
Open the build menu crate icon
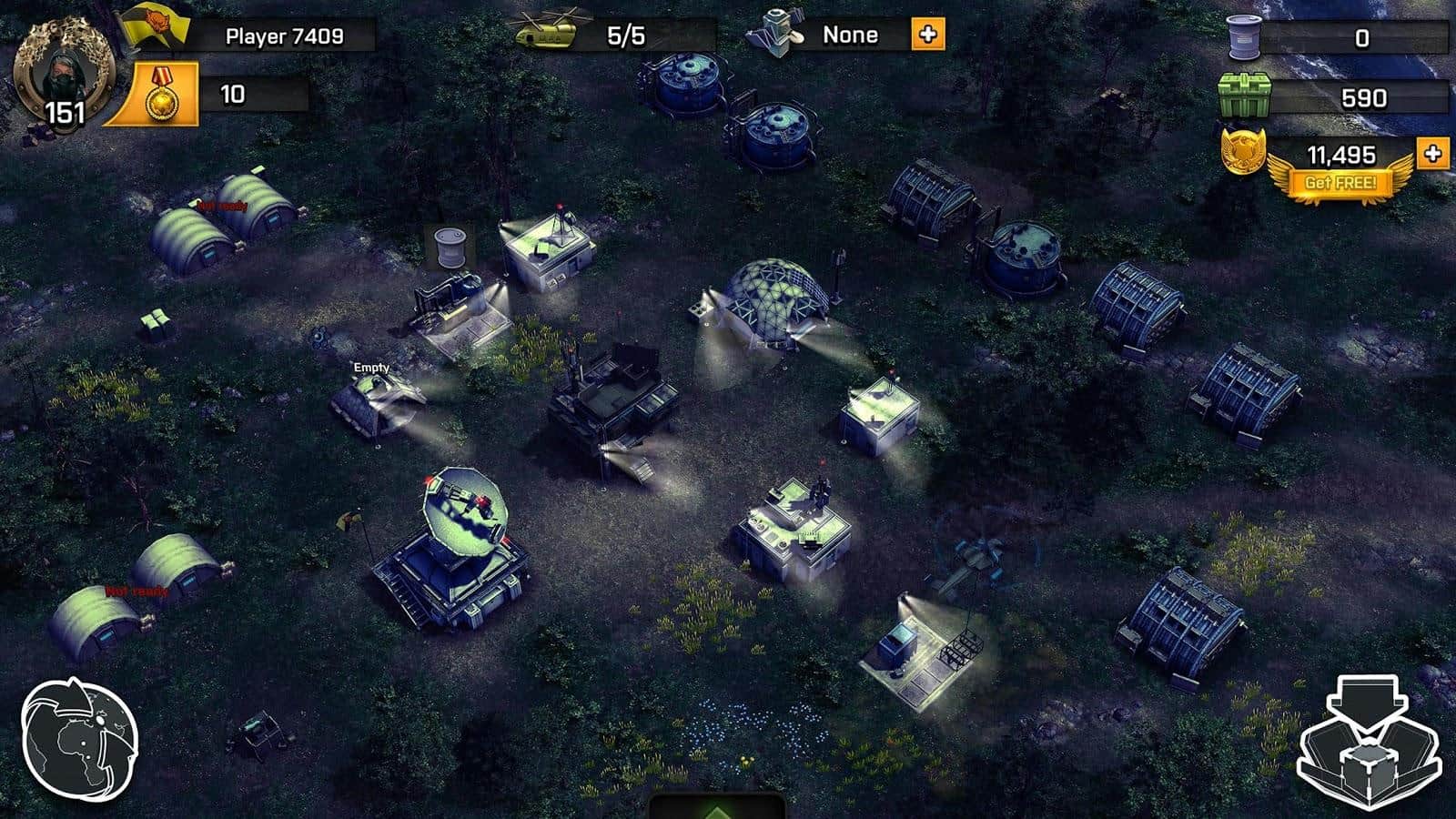(1368, 743)
